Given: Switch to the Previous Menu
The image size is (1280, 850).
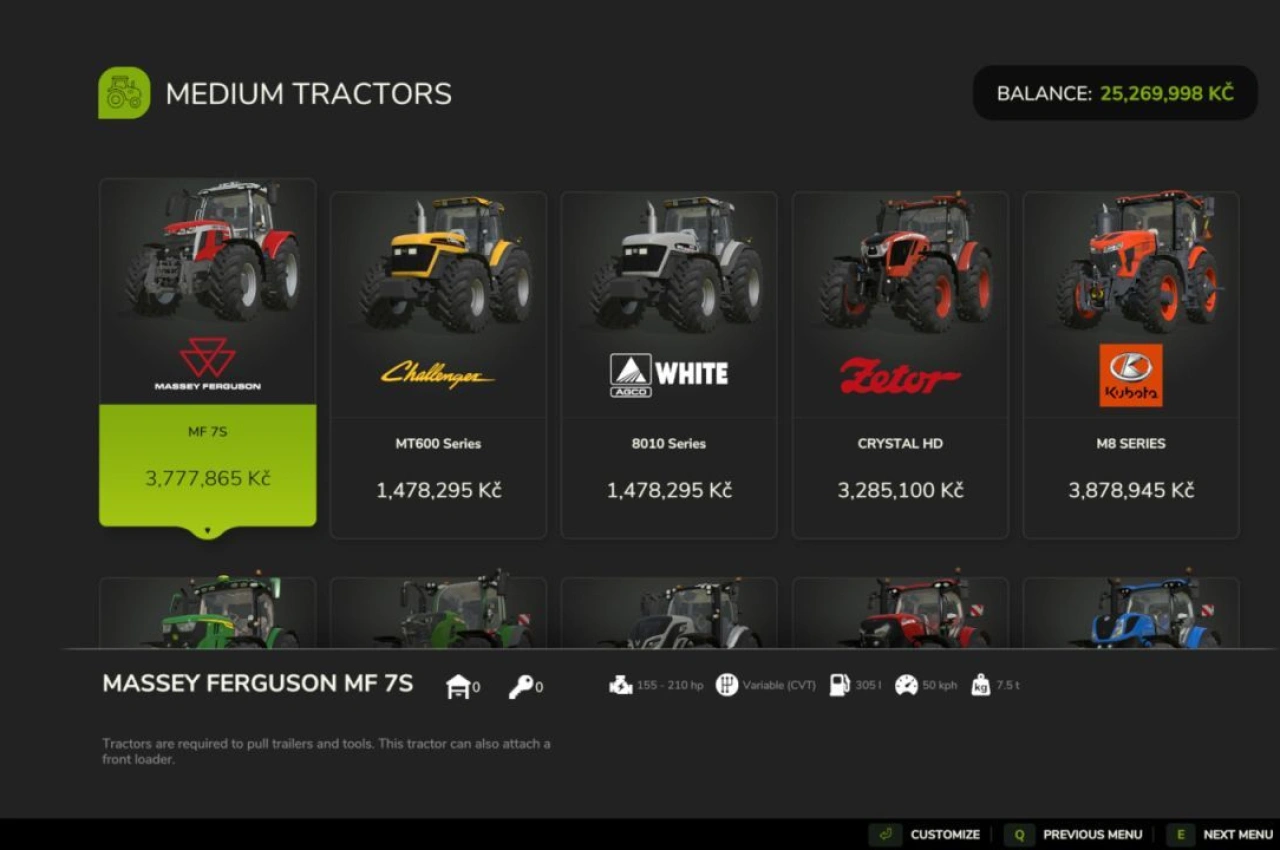Looking at the screenshot, I should pyautogui.click(x=1093, y=834).
